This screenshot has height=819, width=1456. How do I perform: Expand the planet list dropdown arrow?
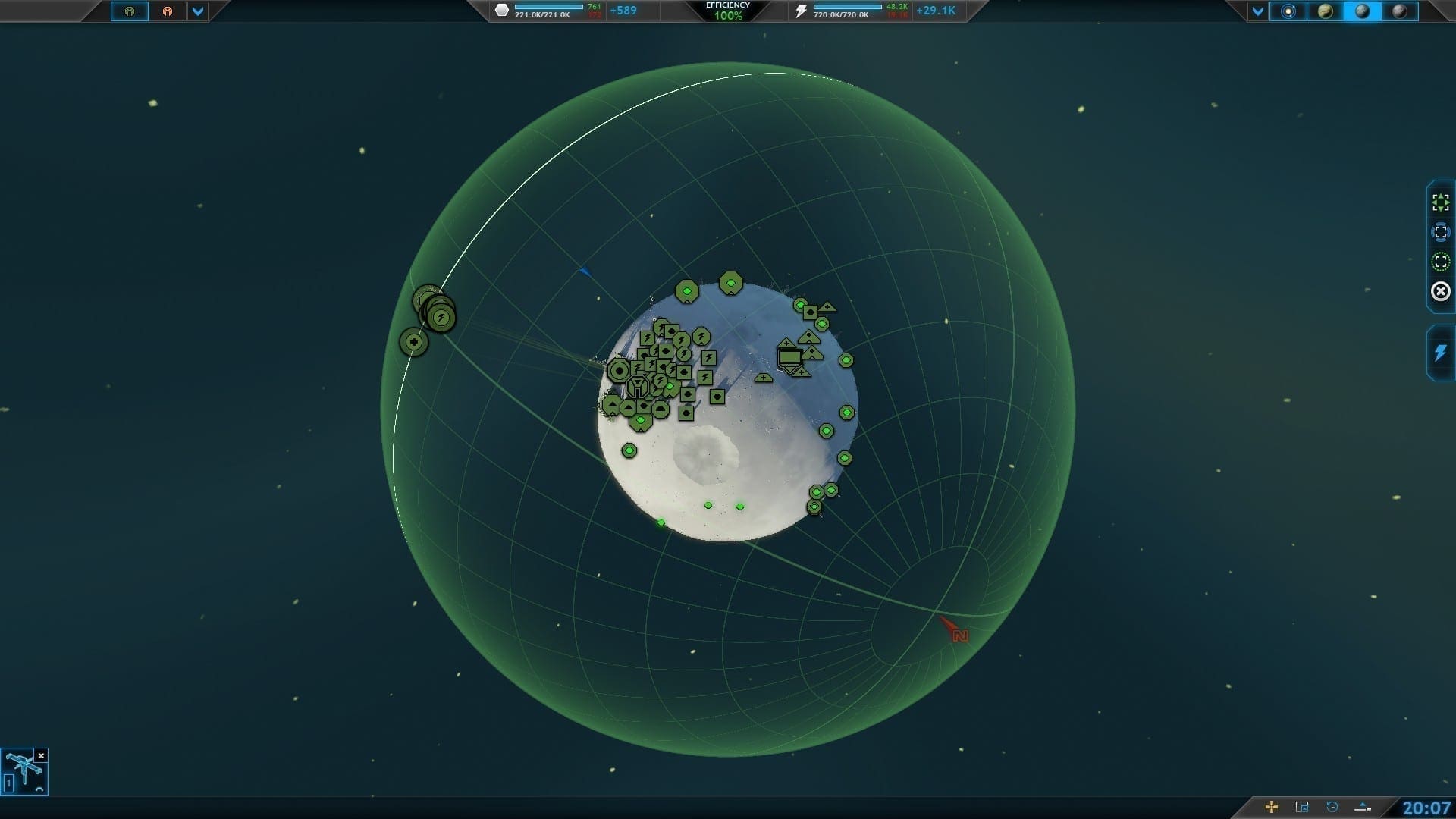[1258, 11]
